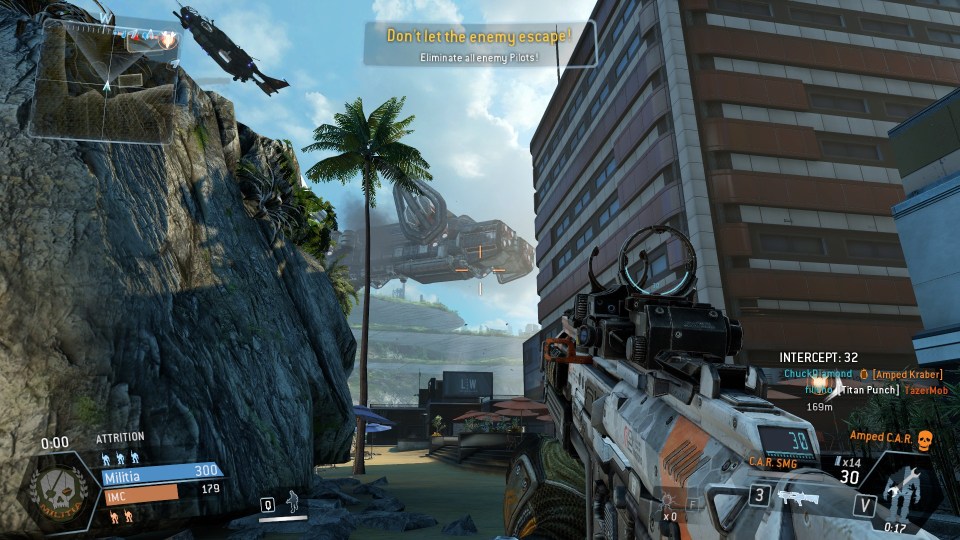Click the Amped C.A.R. skull icon
This screenshot has width=960, height=540.
click(923, 439)
